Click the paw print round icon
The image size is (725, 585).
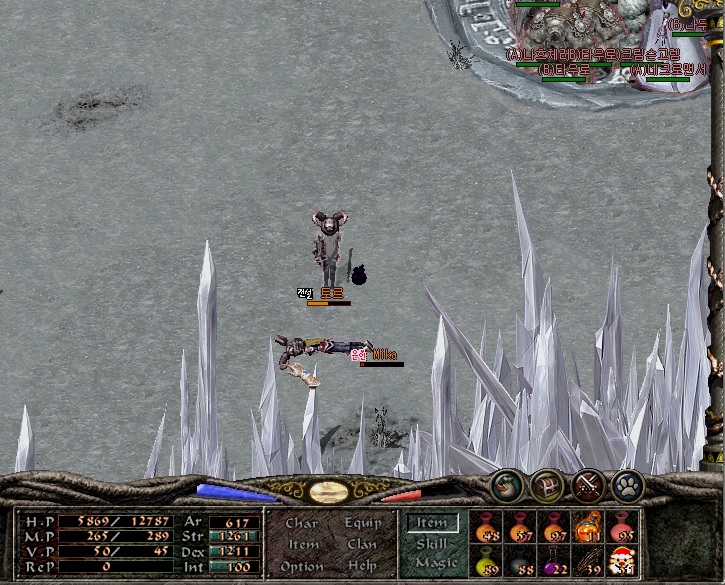(x=628, y=486)
